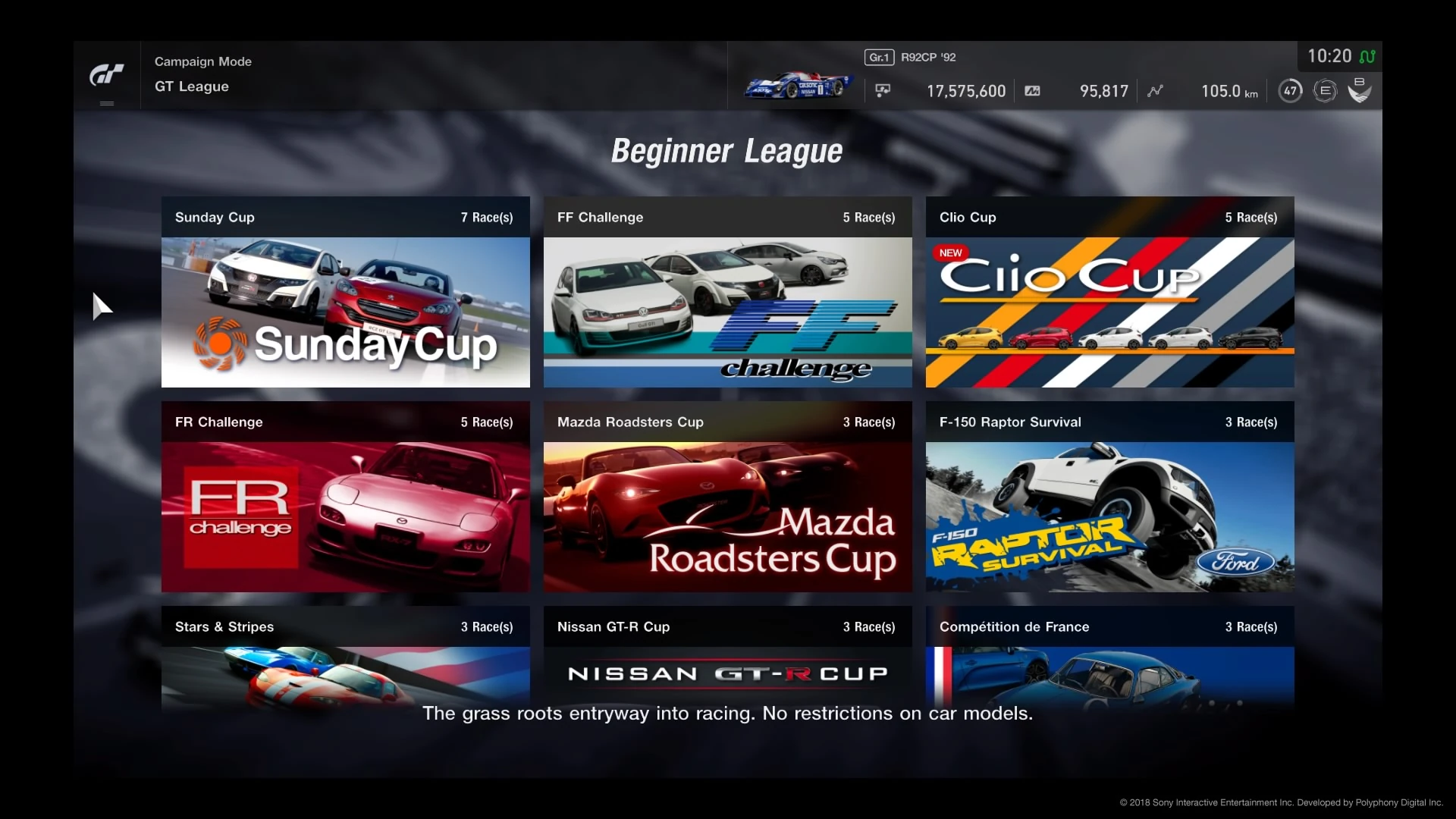Open the GT League menu entry
Image resolution: width=1456 pixels, height=819 pixels.
(191, 86)
